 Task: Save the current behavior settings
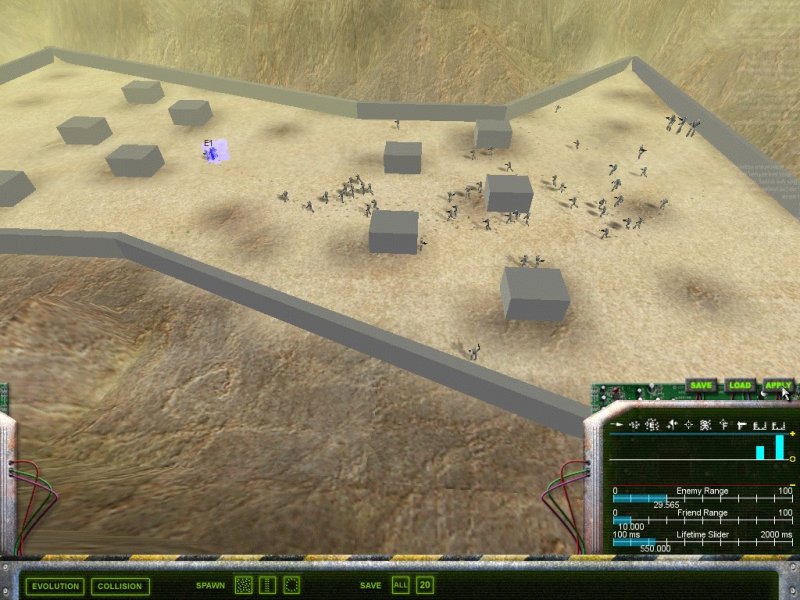(701, 385)
